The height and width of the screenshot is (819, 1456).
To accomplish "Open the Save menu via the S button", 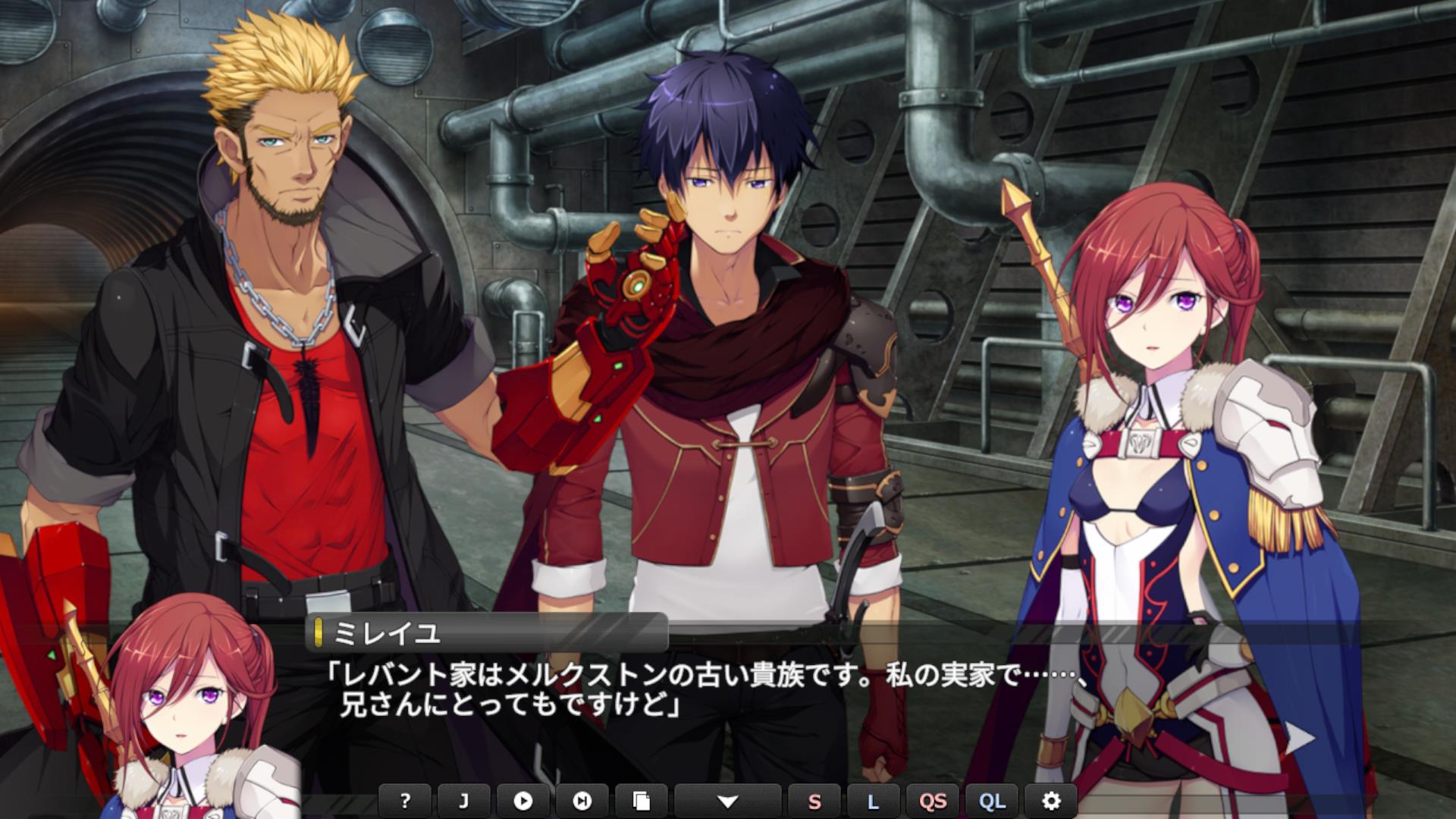I will tap(814, 801).
